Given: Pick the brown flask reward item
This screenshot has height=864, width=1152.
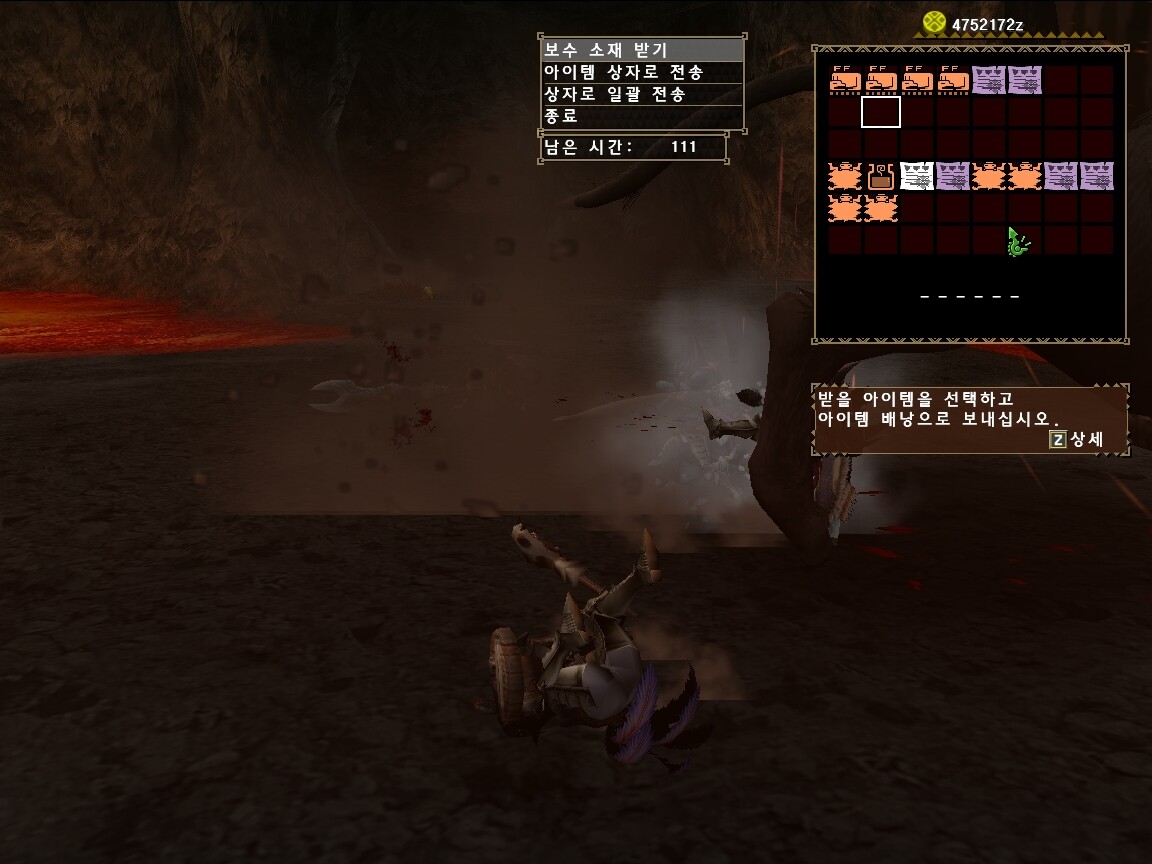Looking at the screenshot, I should 881,177.
